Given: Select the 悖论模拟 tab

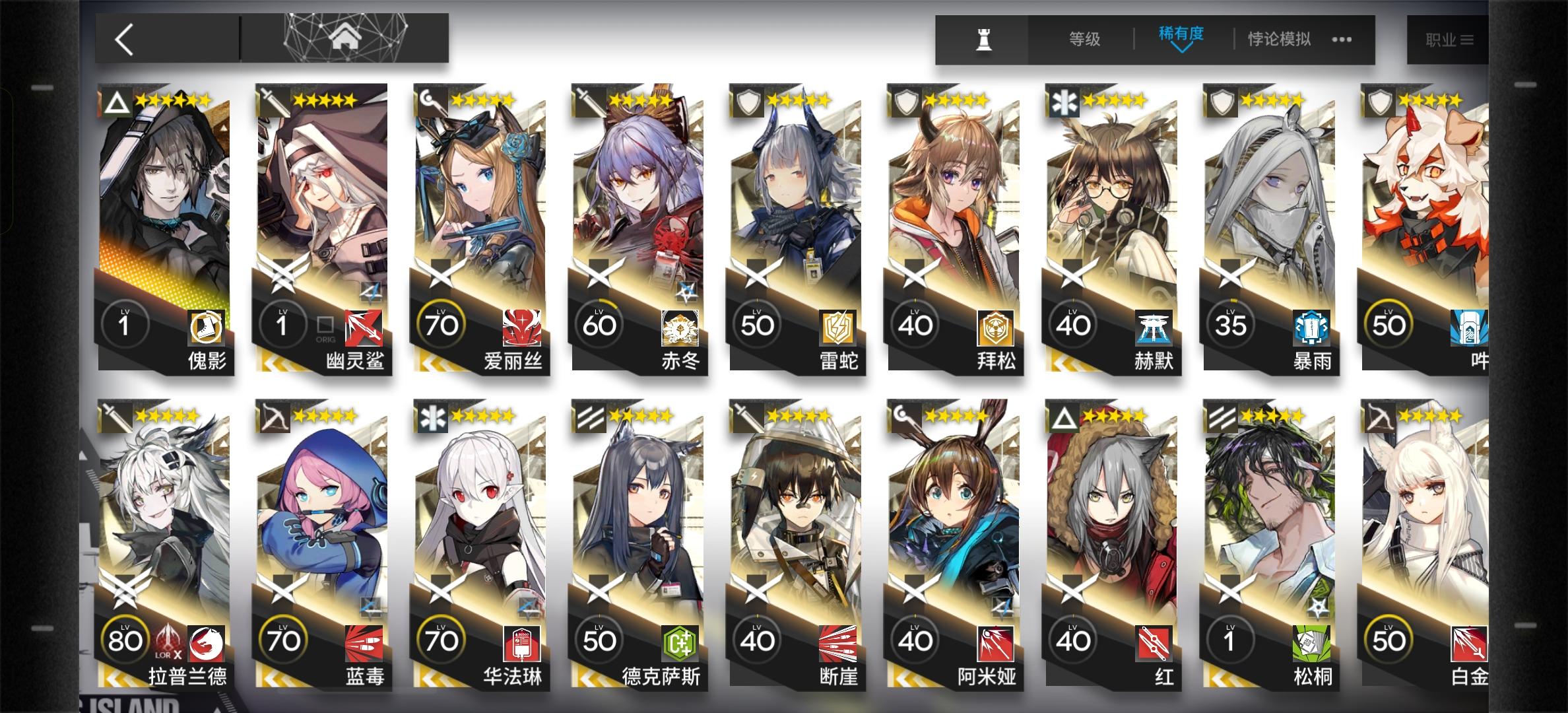Looking at the screenshot, I should (x=1278, y=38).
